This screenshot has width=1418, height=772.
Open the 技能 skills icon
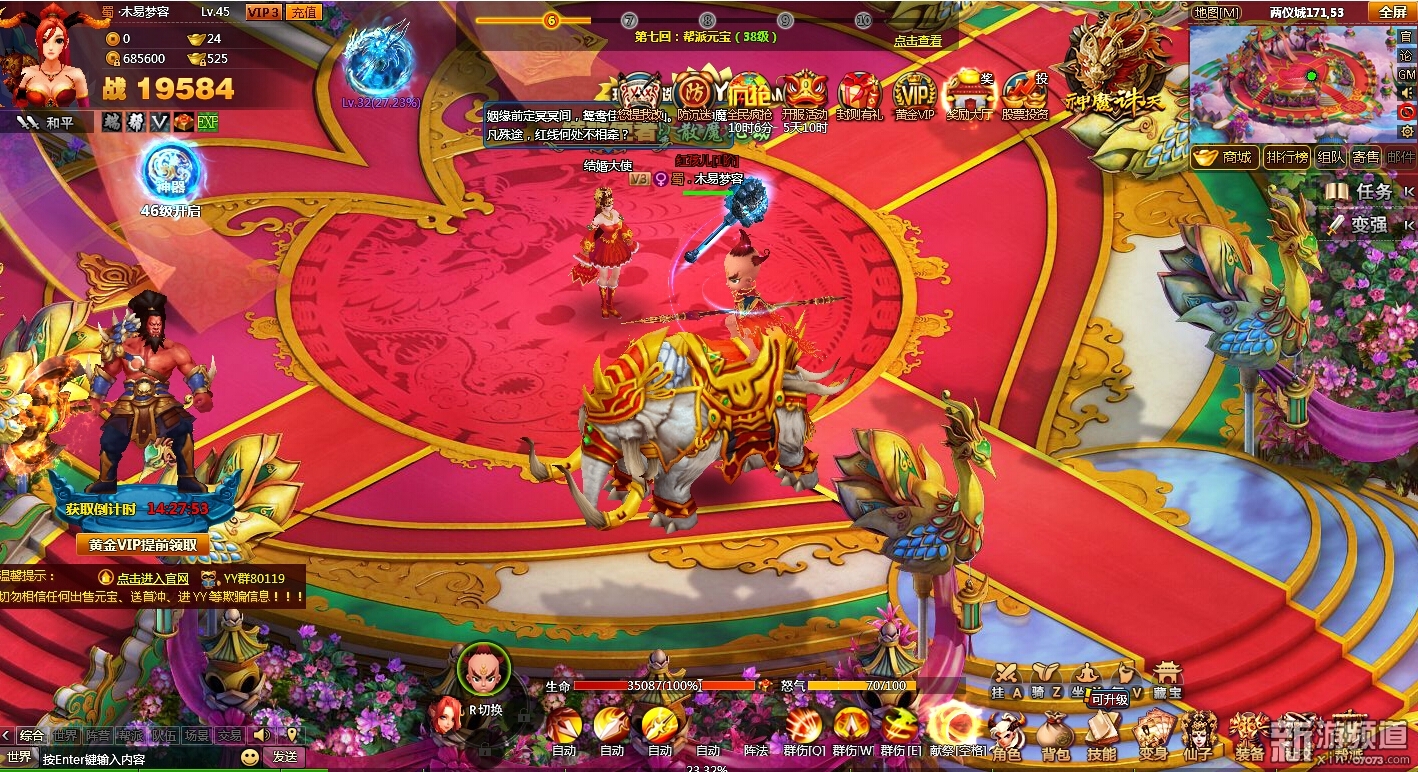tap(1102, 737)
